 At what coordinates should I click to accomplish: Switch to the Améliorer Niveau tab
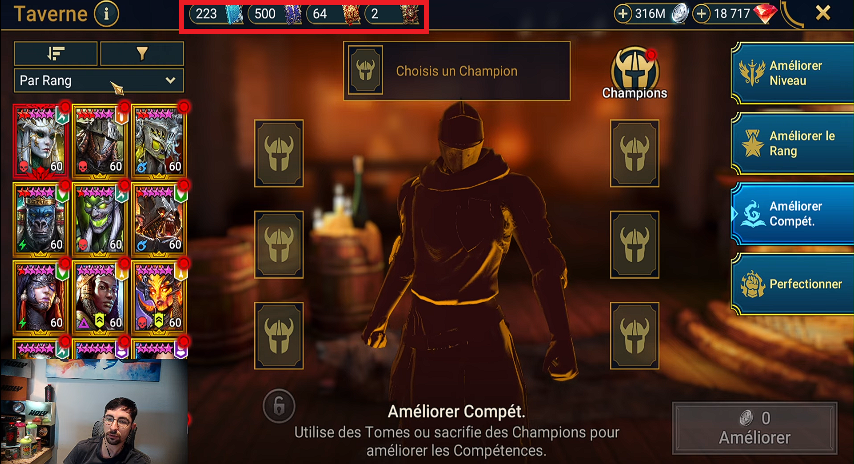[x=792, y=72]
